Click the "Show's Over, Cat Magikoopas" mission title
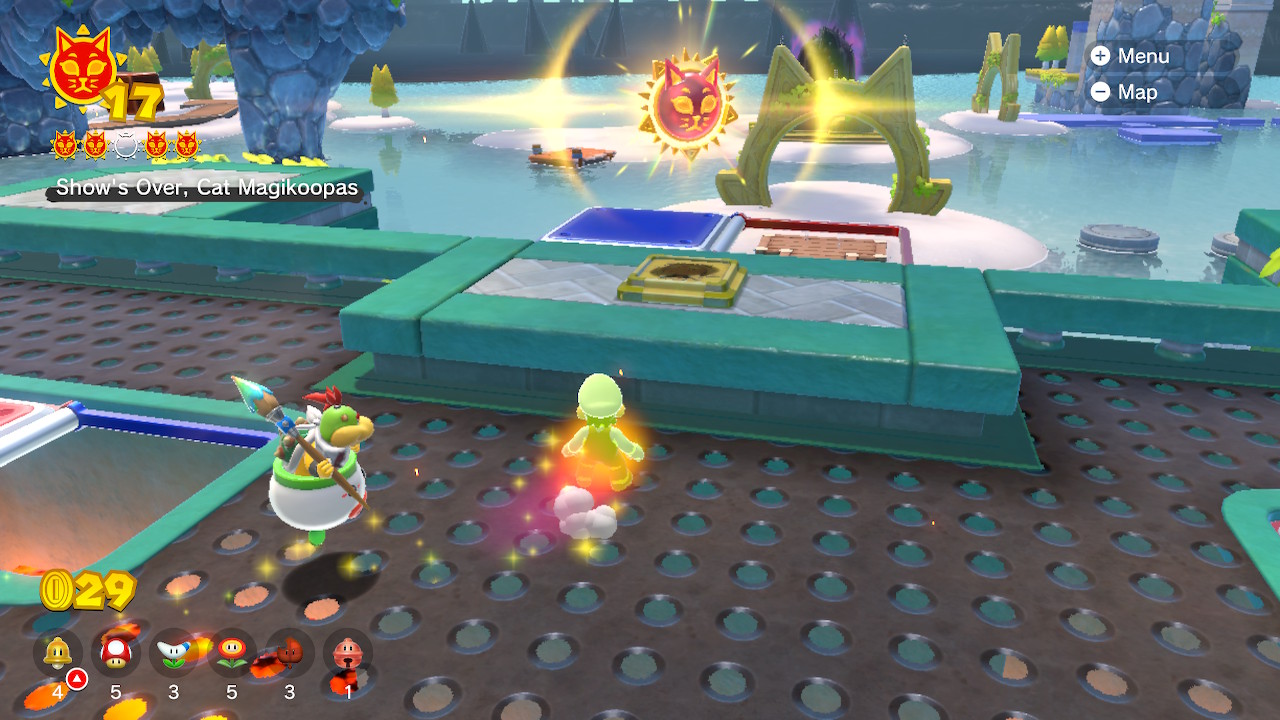 point(206,187)
